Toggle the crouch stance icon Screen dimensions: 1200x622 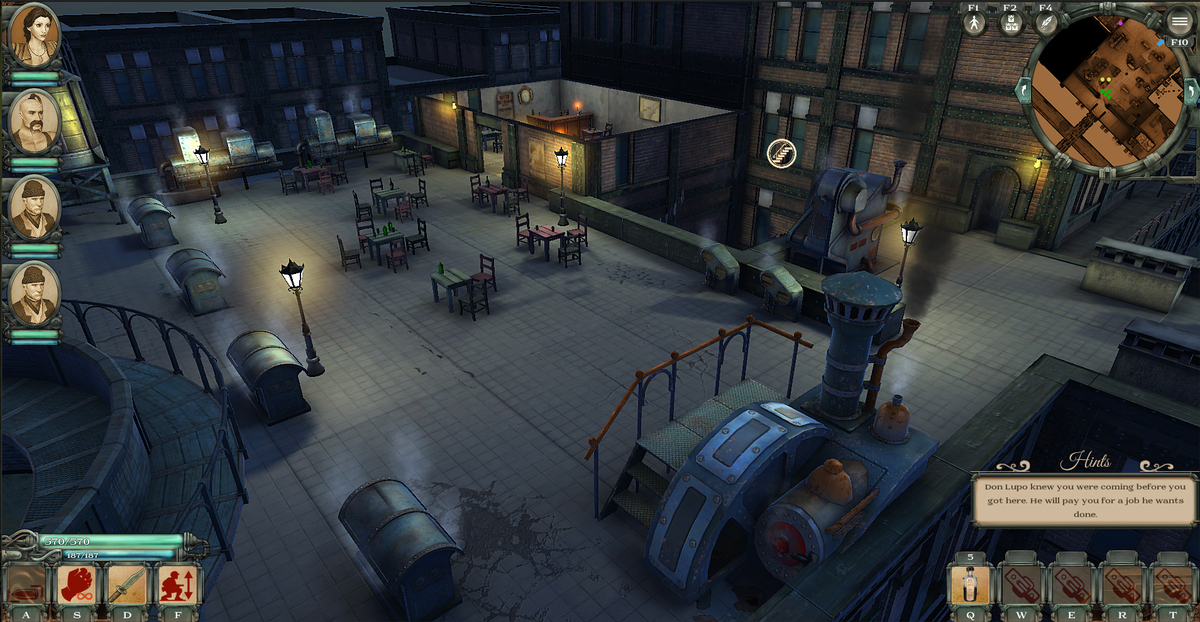179,586
